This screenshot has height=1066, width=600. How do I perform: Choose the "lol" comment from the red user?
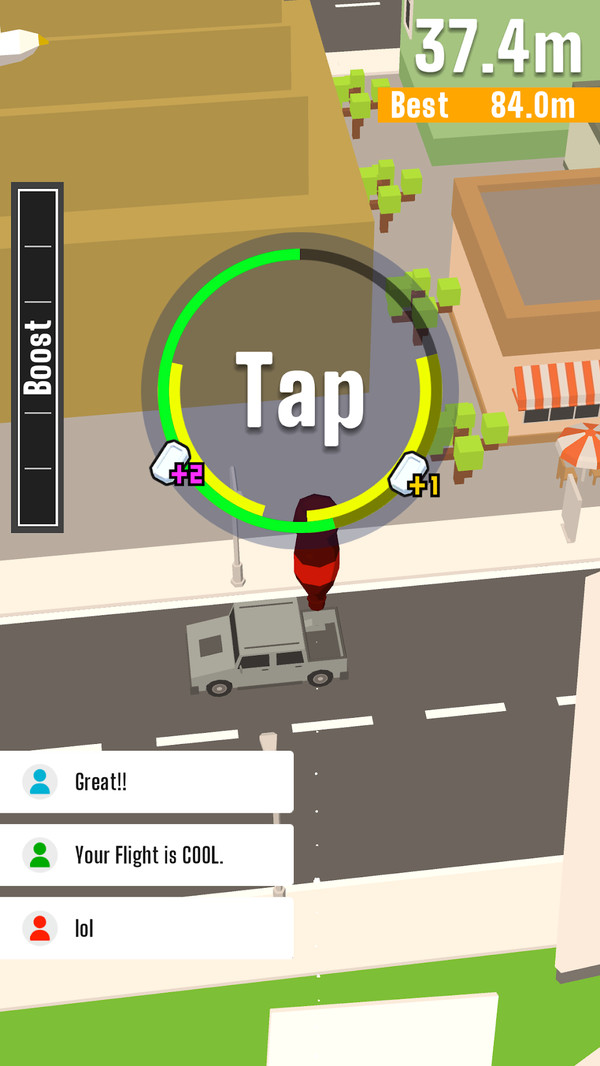click(x=146, y=928)
